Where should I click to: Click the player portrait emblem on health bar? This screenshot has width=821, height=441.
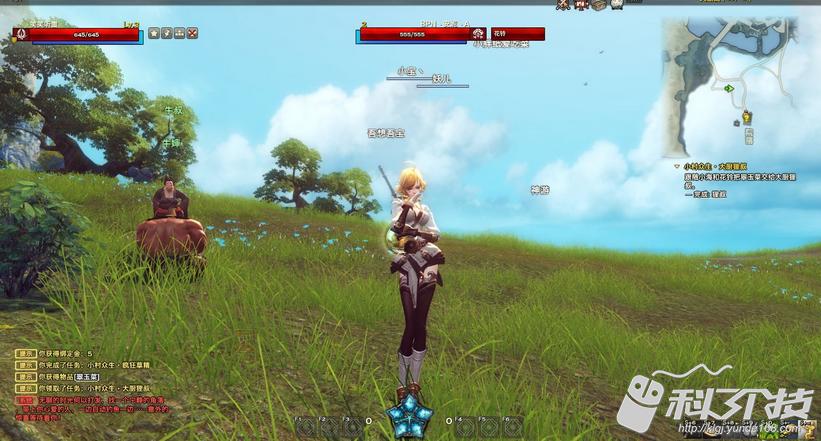(x=19, y=34)
